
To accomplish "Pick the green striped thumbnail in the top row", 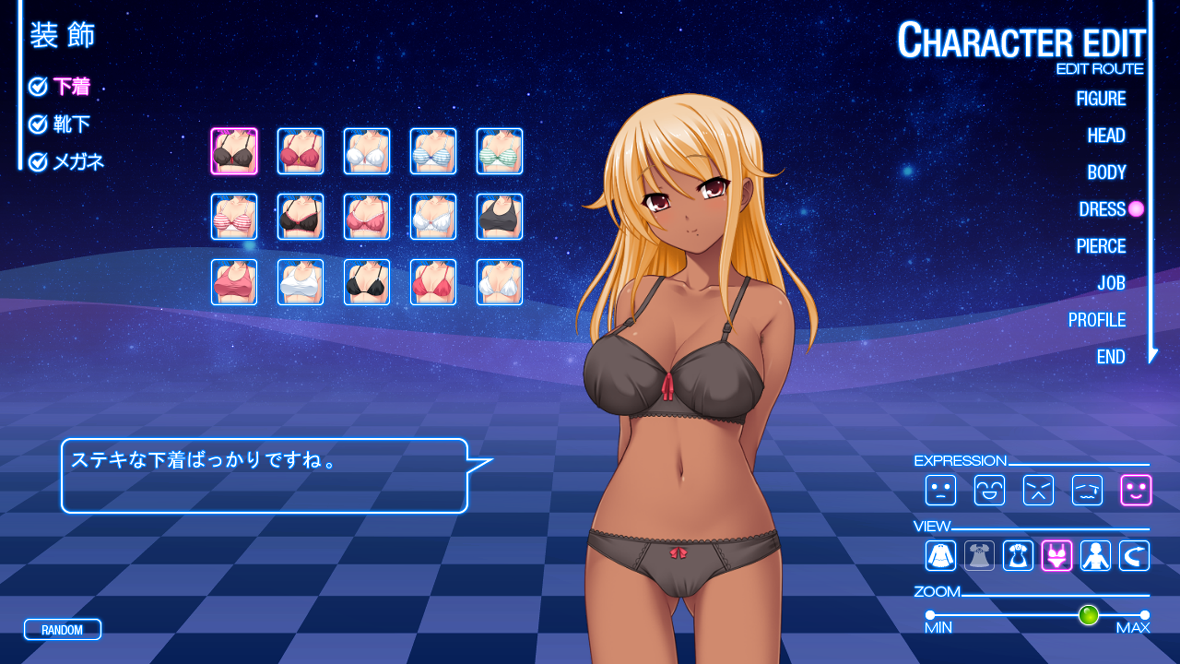I will click(499, 151).
